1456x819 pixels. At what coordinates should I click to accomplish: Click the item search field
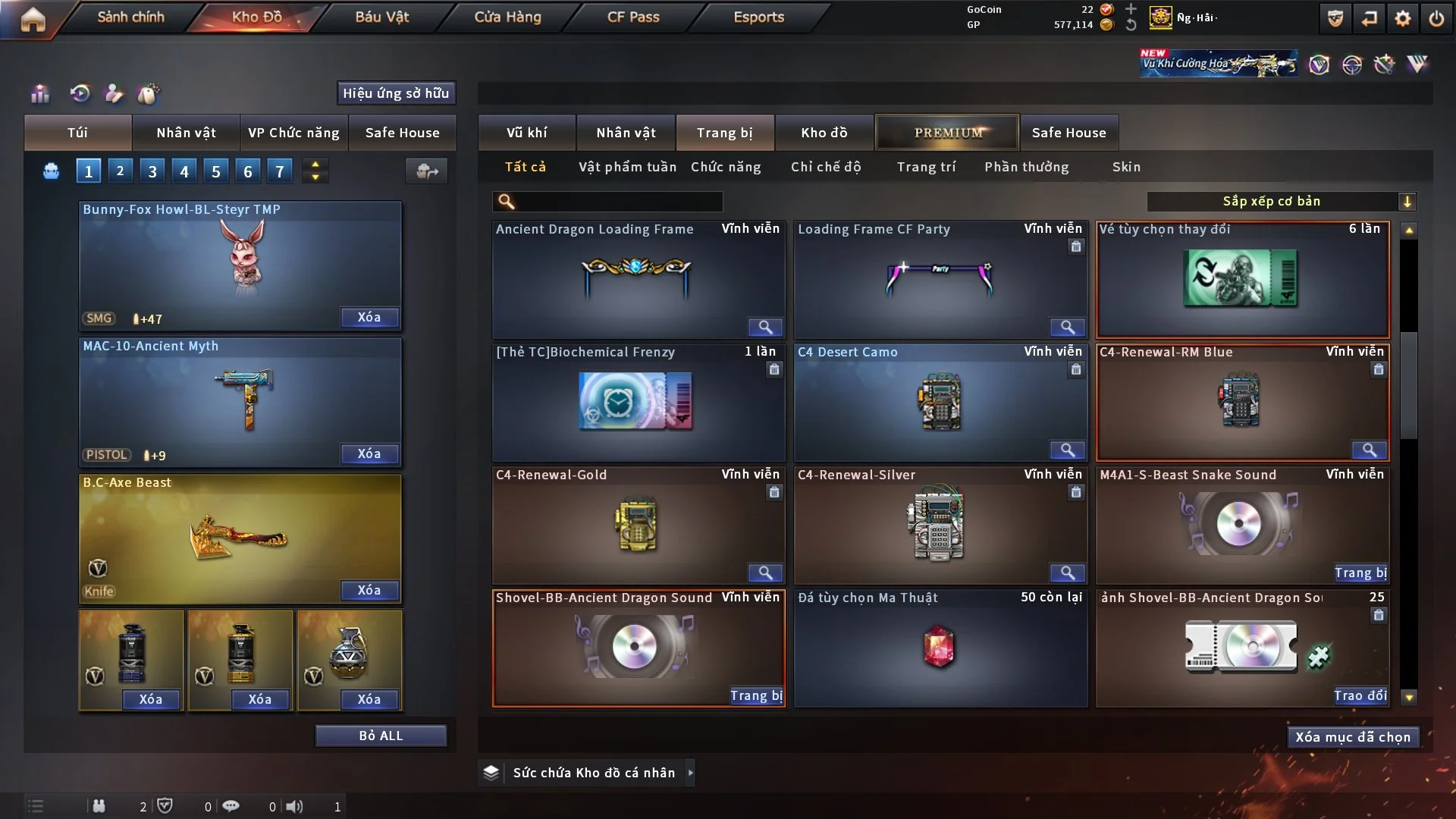tap(618, 201)
